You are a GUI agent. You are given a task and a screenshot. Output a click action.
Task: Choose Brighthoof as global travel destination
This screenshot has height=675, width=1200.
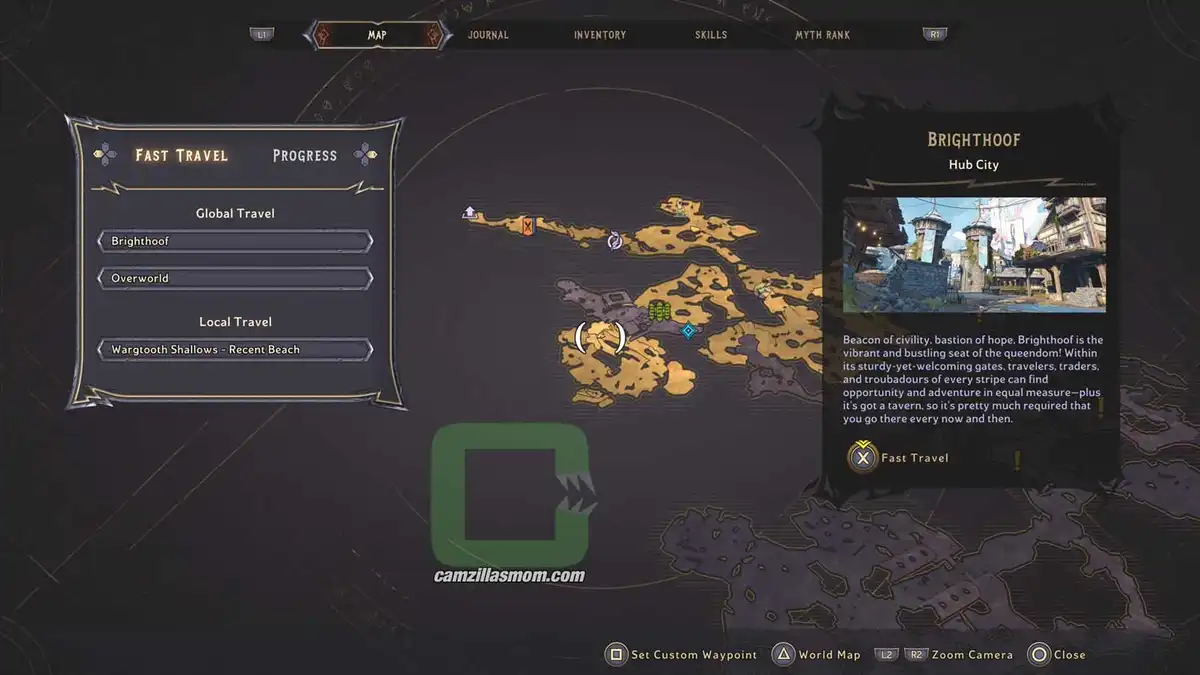coord(235,241)
